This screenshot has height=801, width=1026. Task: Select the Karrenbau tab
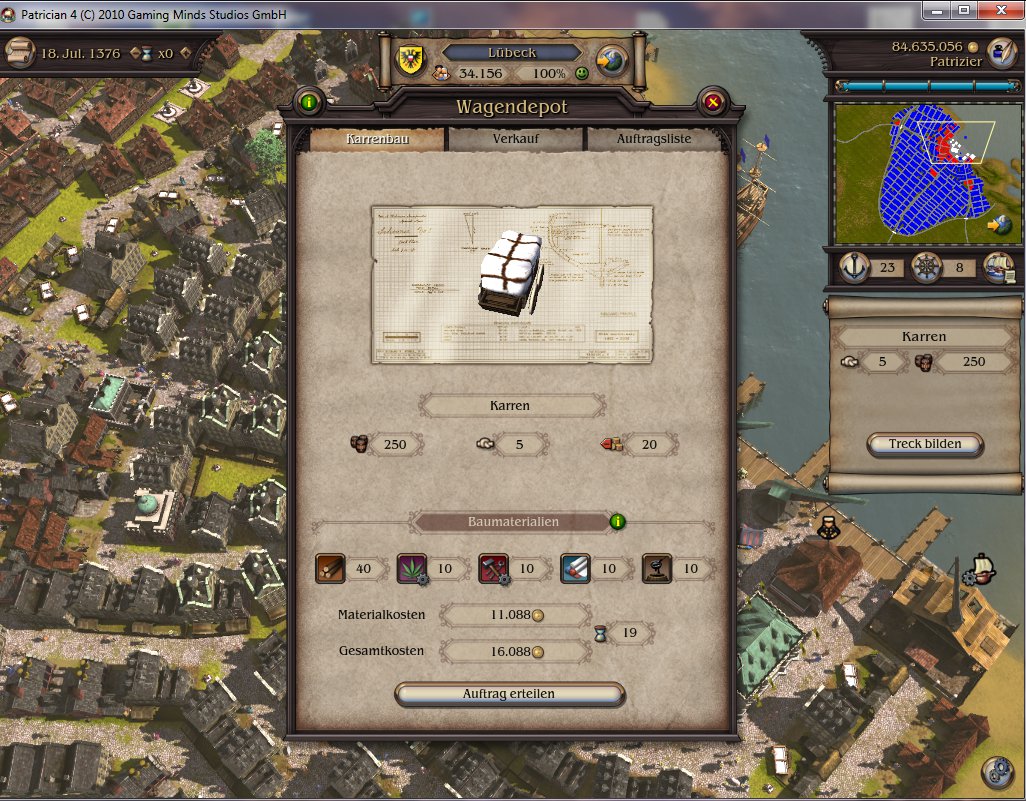[377, 139]
